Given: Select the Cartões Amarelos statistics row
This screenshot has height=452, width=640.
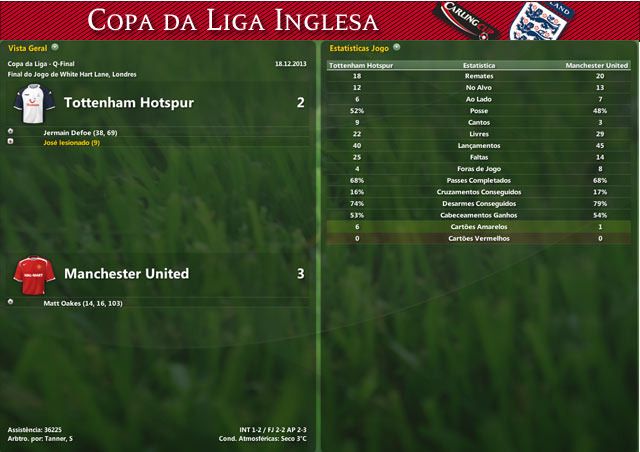Looking at the screenshot, I should click(x=478, y=227).
